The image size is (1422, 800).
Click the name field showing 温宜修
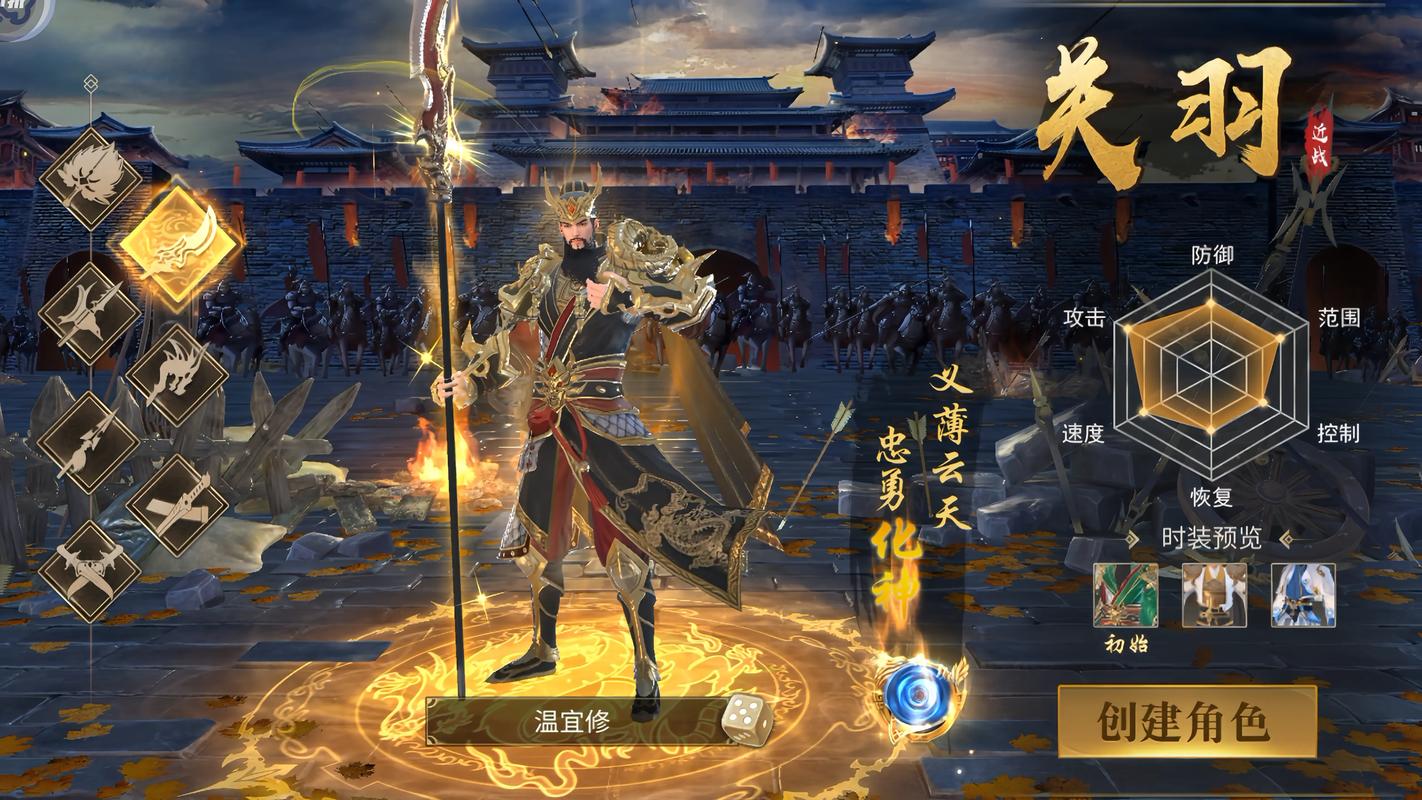click(x=570, y=722)
